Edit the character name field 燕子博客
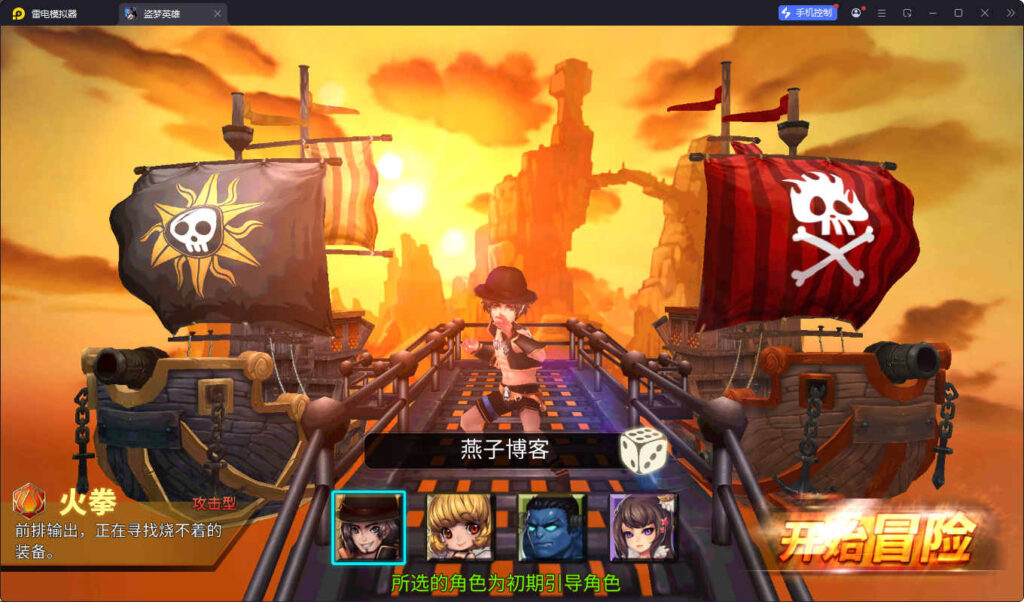 pos(505,450)
